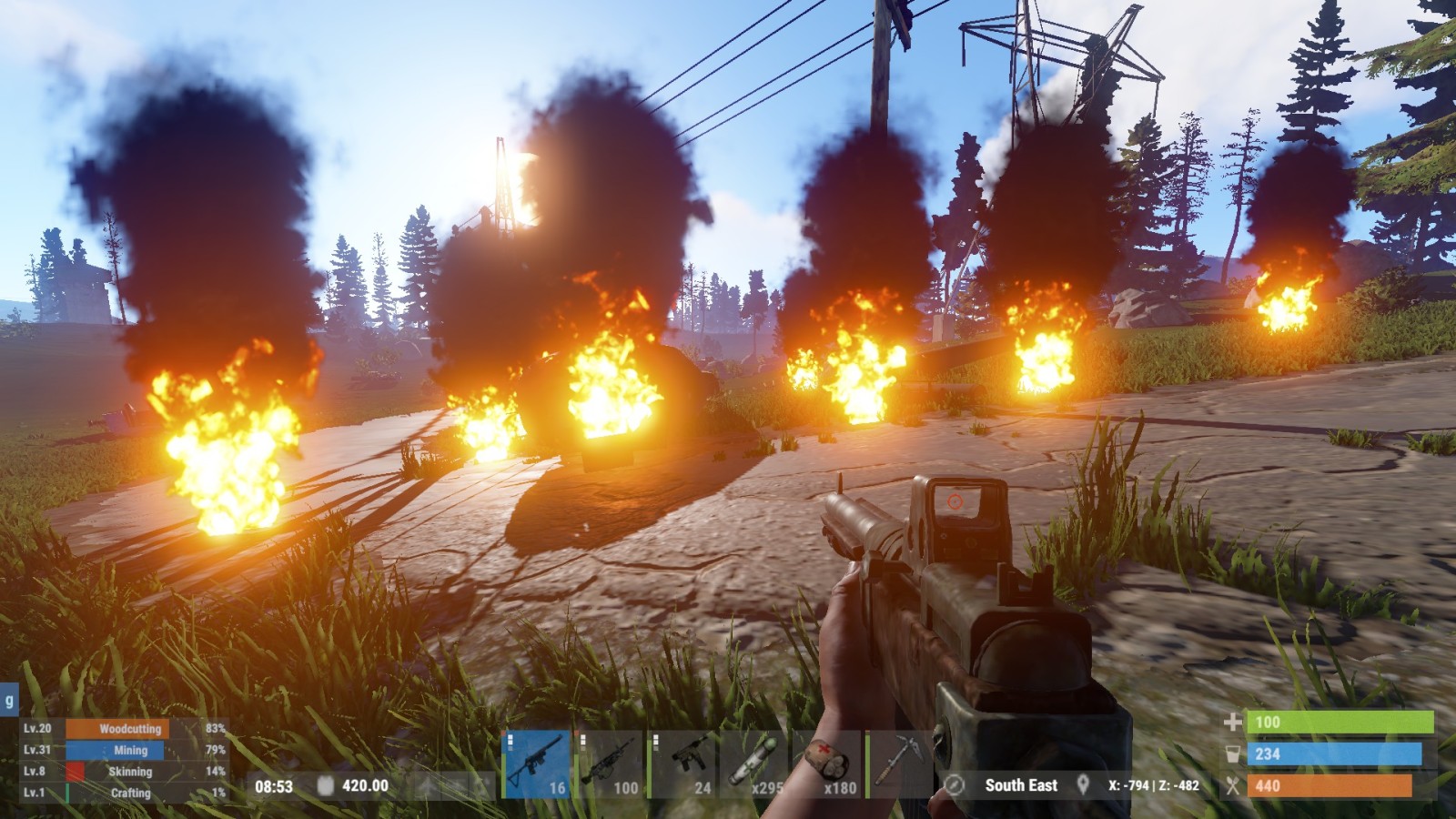Use the bandage stack x180 slot

(827, 764)
